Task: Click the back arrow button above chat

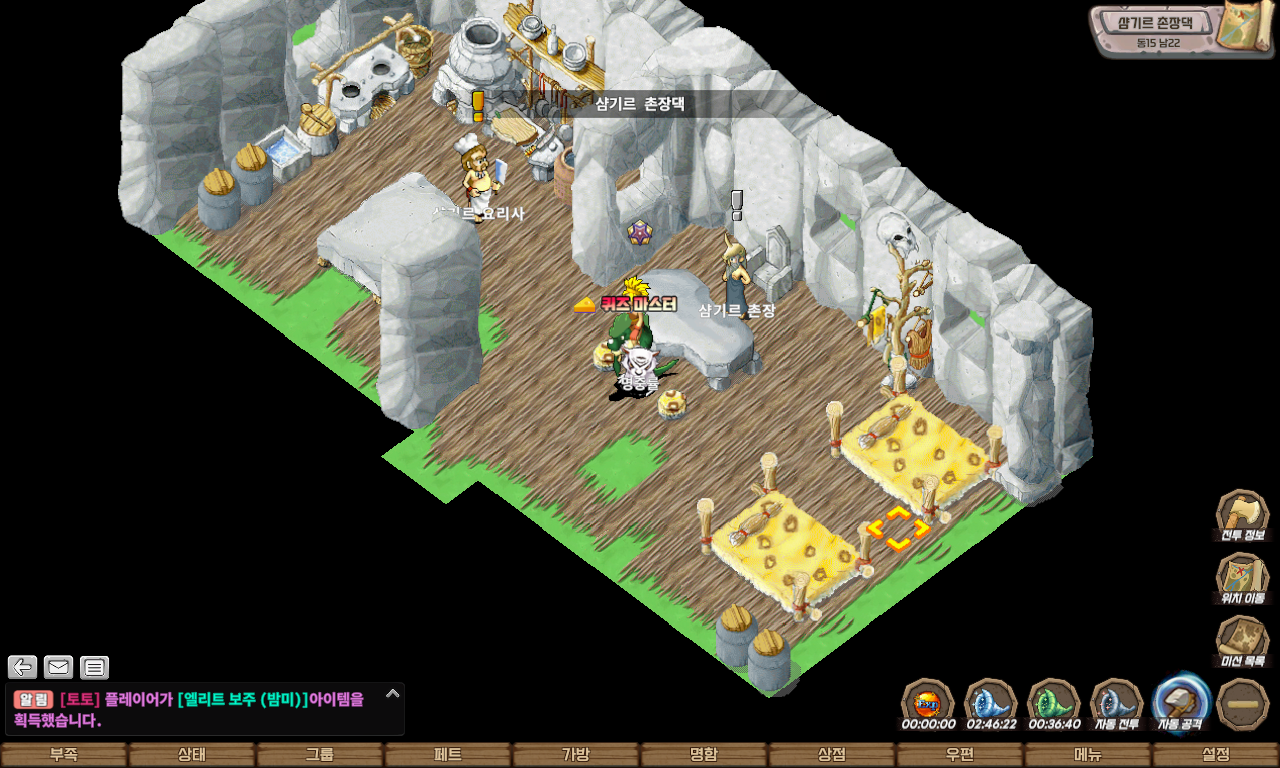Action: tap(22, 667)
